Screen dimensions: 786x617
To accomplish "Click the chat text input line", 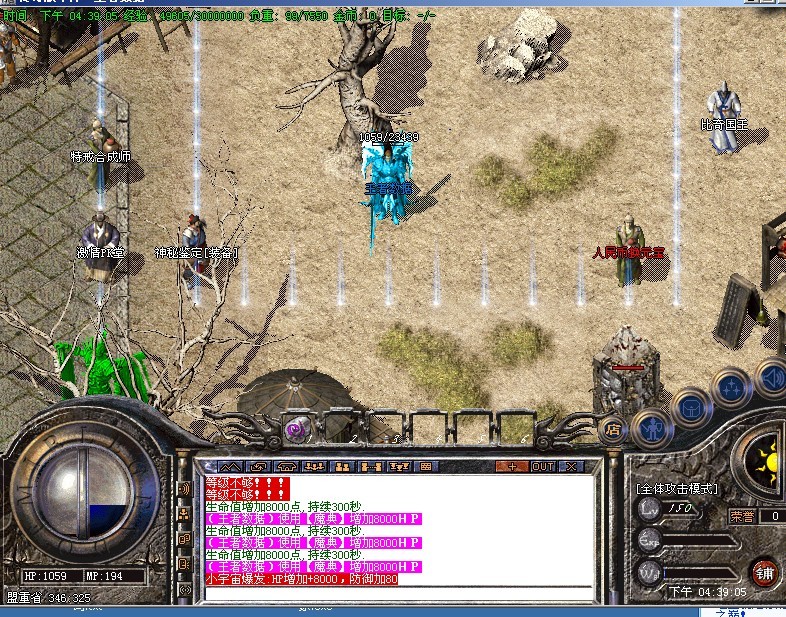I will 400,593.
